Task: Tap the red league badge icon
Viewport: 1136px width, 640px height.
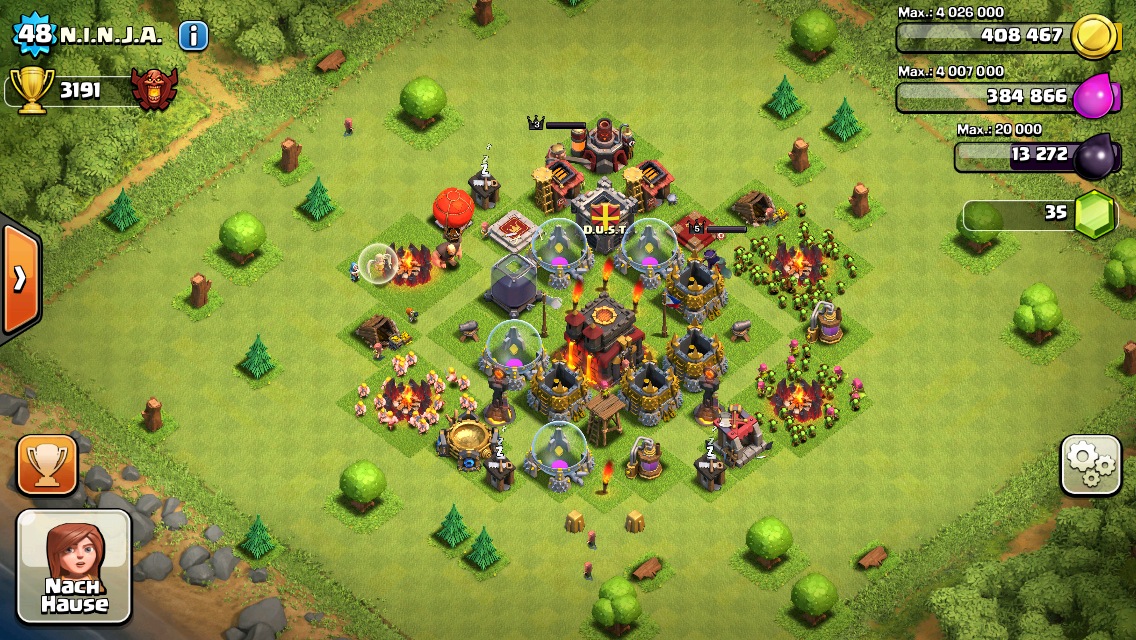Action: coord(154,90)
